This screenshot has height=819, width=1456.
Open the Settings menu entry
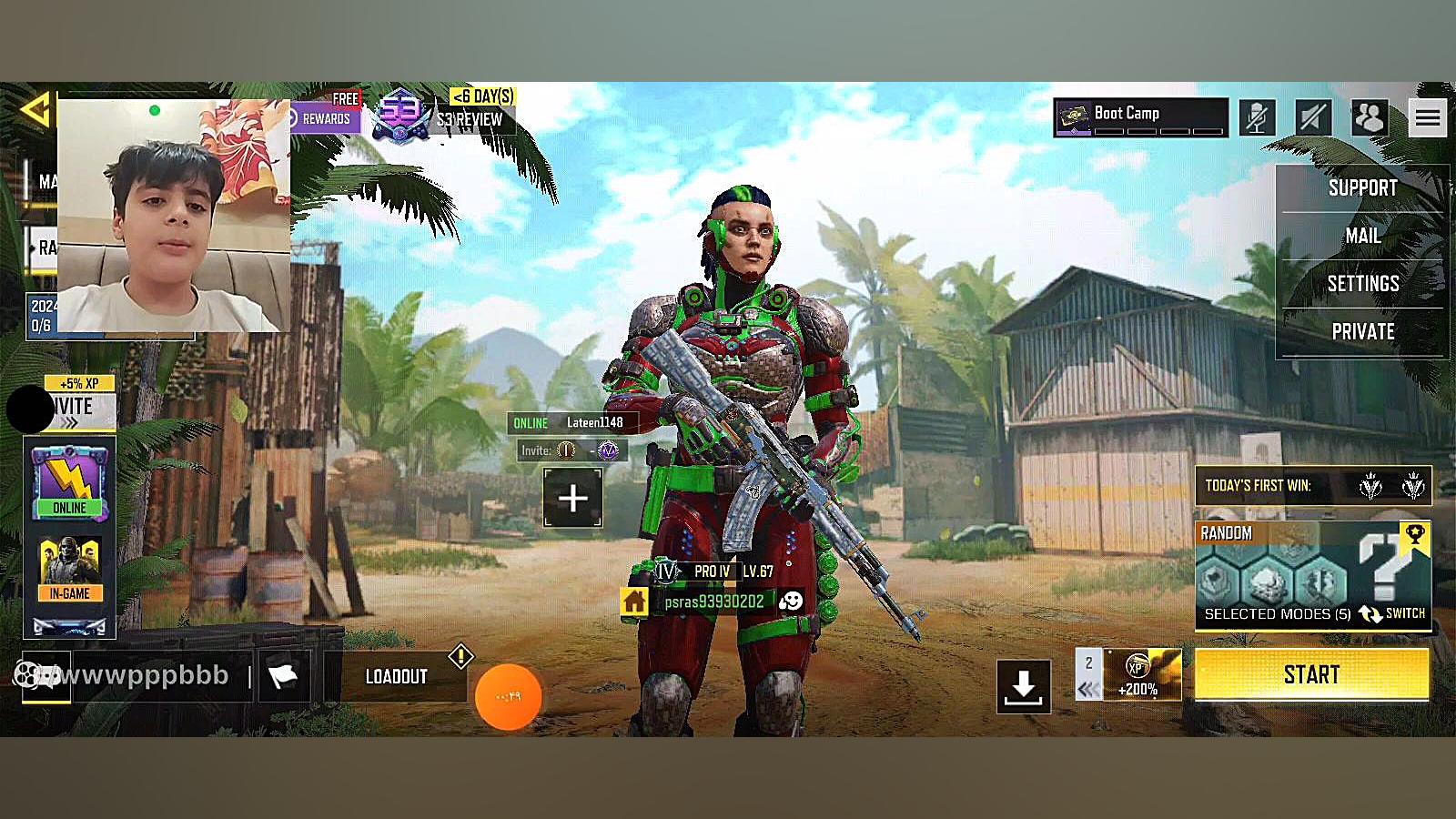click(x=1362, y=284)
